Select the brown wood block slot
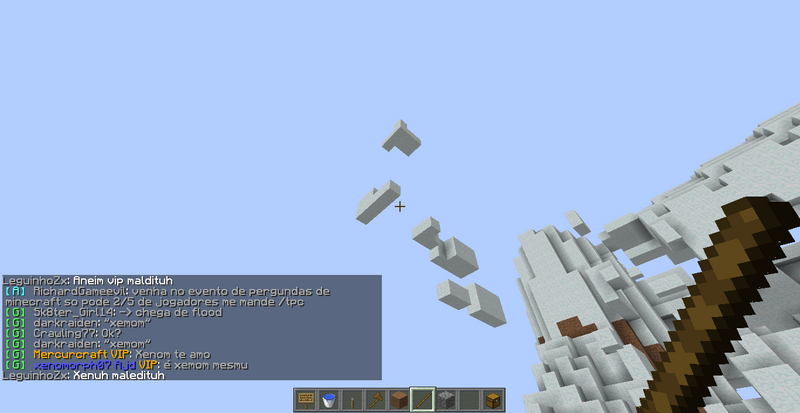Screen dimensions: 800x413 (399, 400)
